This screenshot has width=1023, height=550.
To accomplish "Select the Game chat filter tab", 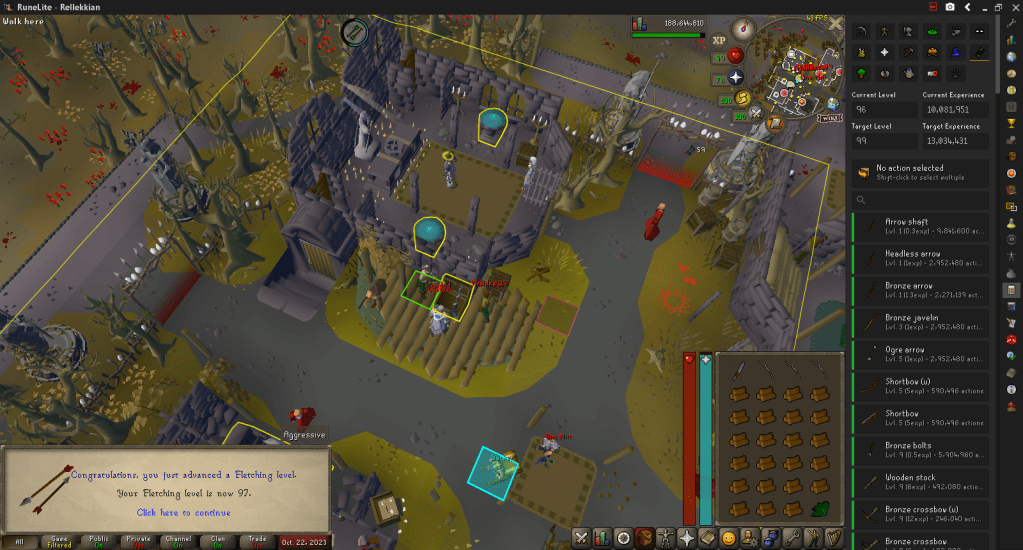I will 59,541.
